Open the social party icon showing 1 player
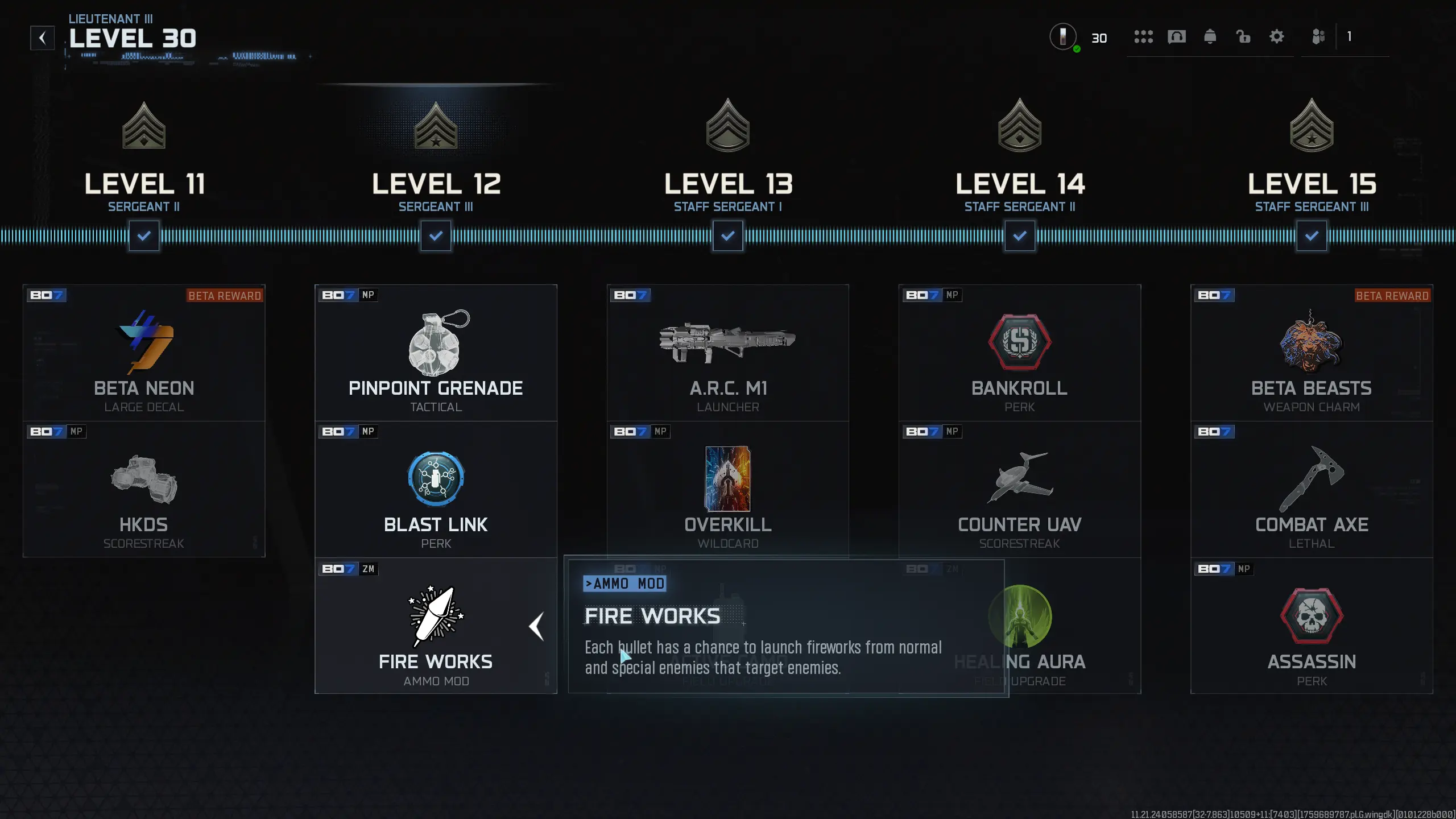1456x819 pixels. 1320,37
